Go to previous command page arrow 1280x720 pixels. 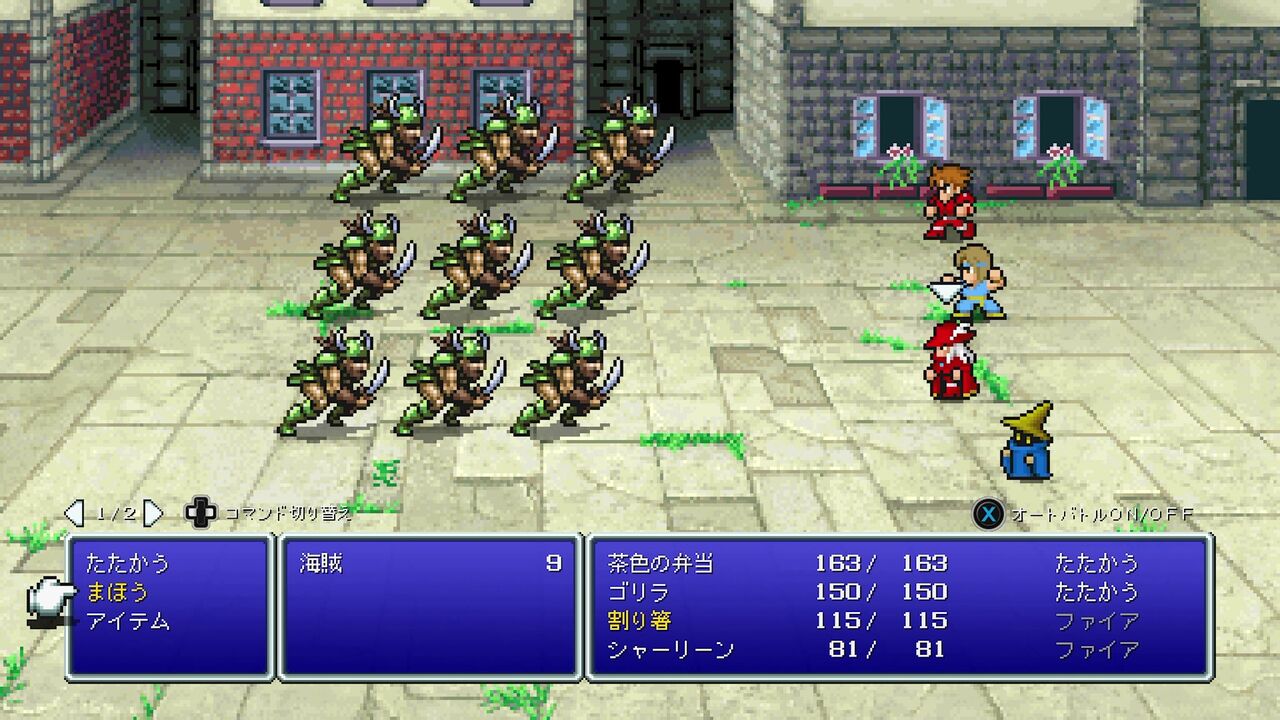coord(74,513)
